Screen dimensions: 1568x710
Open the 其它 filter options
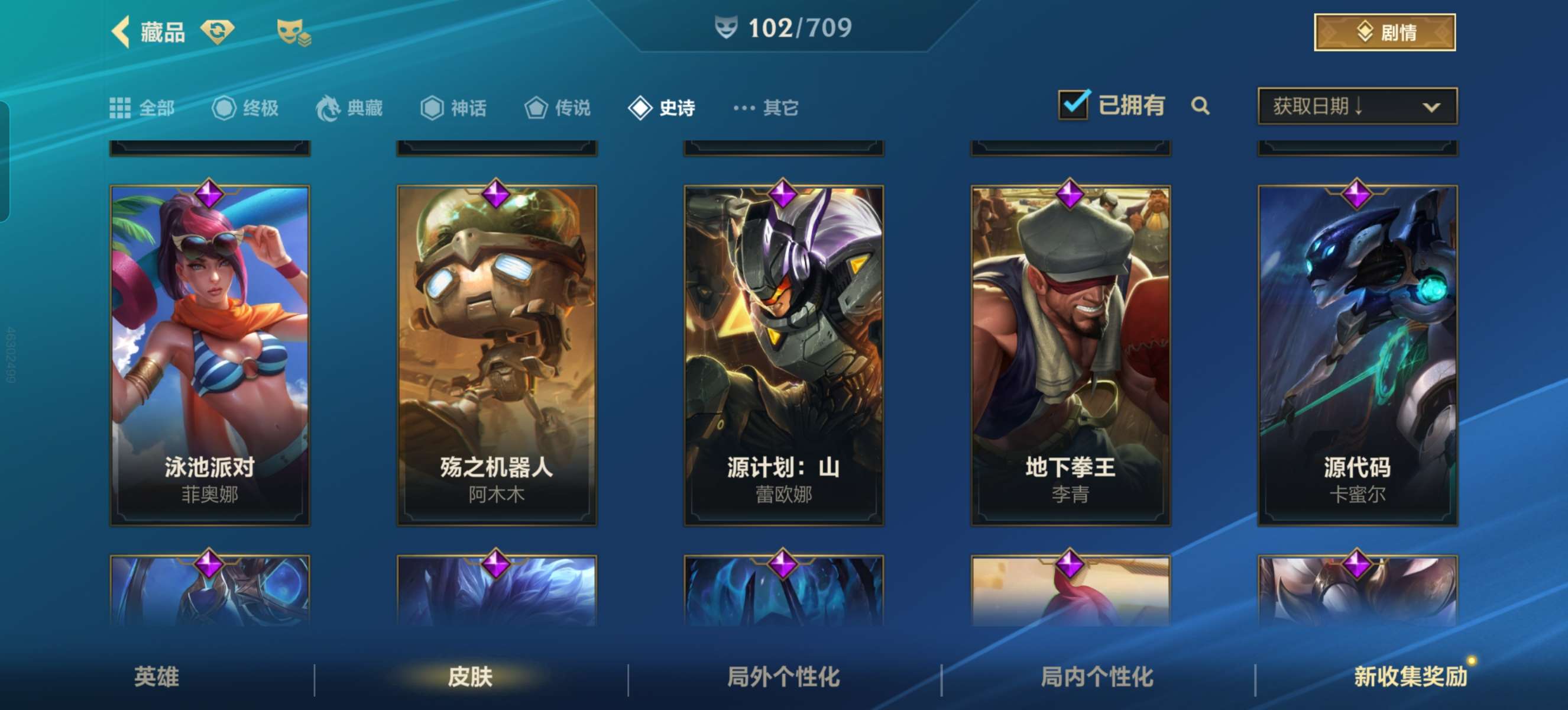tap(766, 108)
